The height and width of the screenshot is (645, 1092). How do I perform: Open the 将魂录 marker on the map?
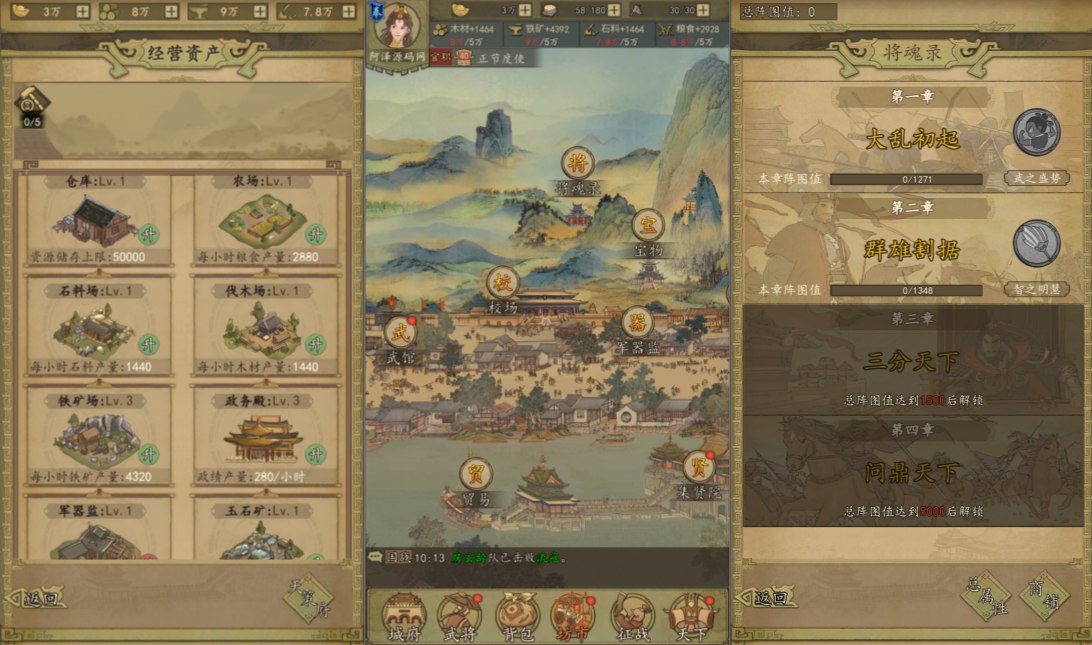(x=575, y=164)
